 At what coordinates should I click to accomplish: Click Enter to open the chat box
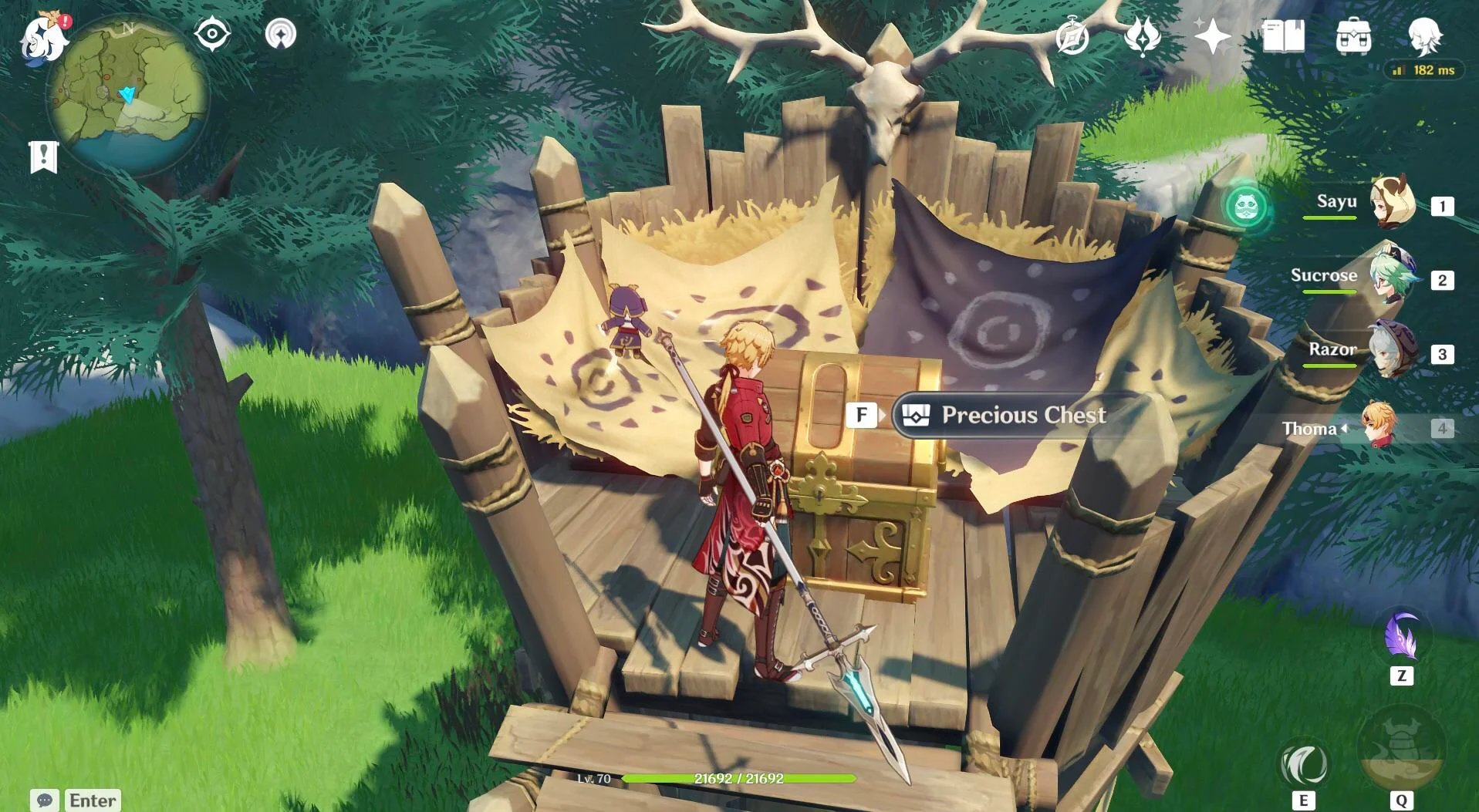pos(91,800)
